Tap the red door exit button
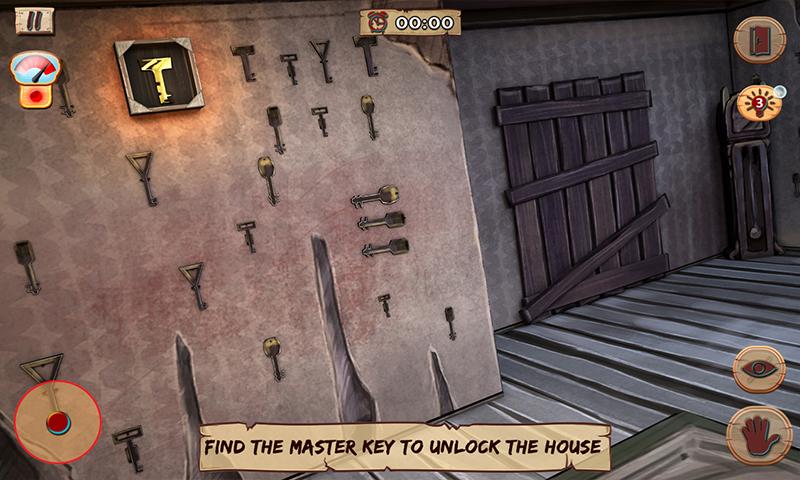The height and width of the screenshot is (480, 800). [759, 40]
